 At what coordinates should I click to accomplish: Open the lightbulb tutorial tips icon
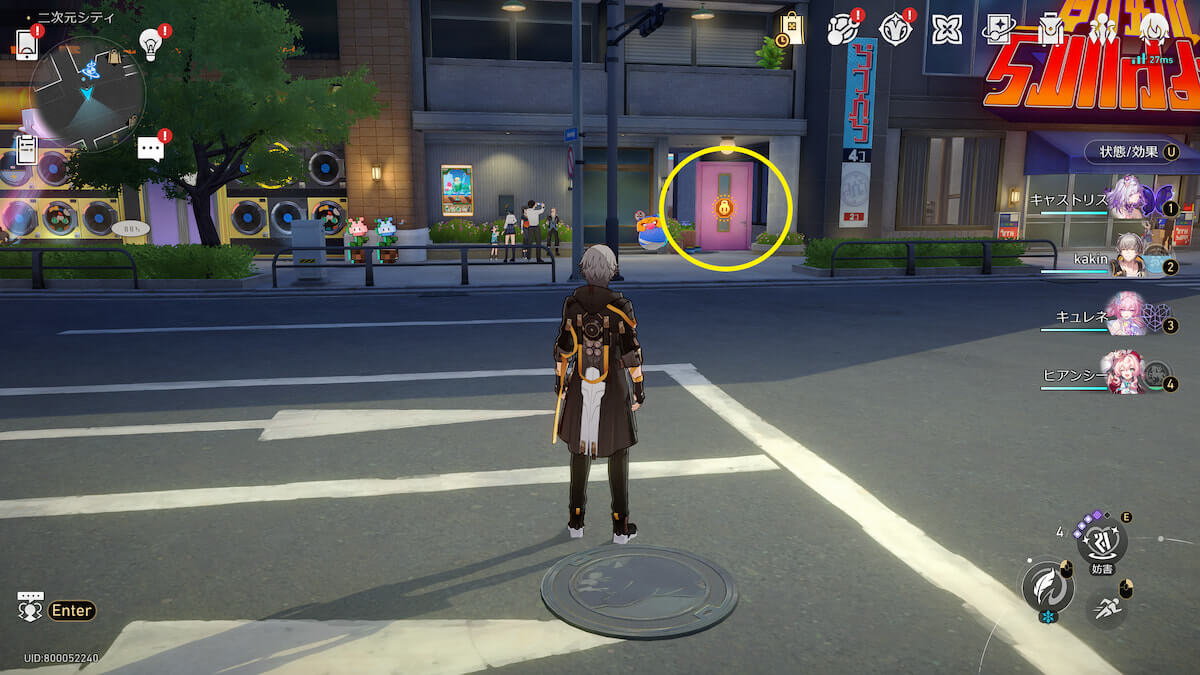tap(150, 43)
